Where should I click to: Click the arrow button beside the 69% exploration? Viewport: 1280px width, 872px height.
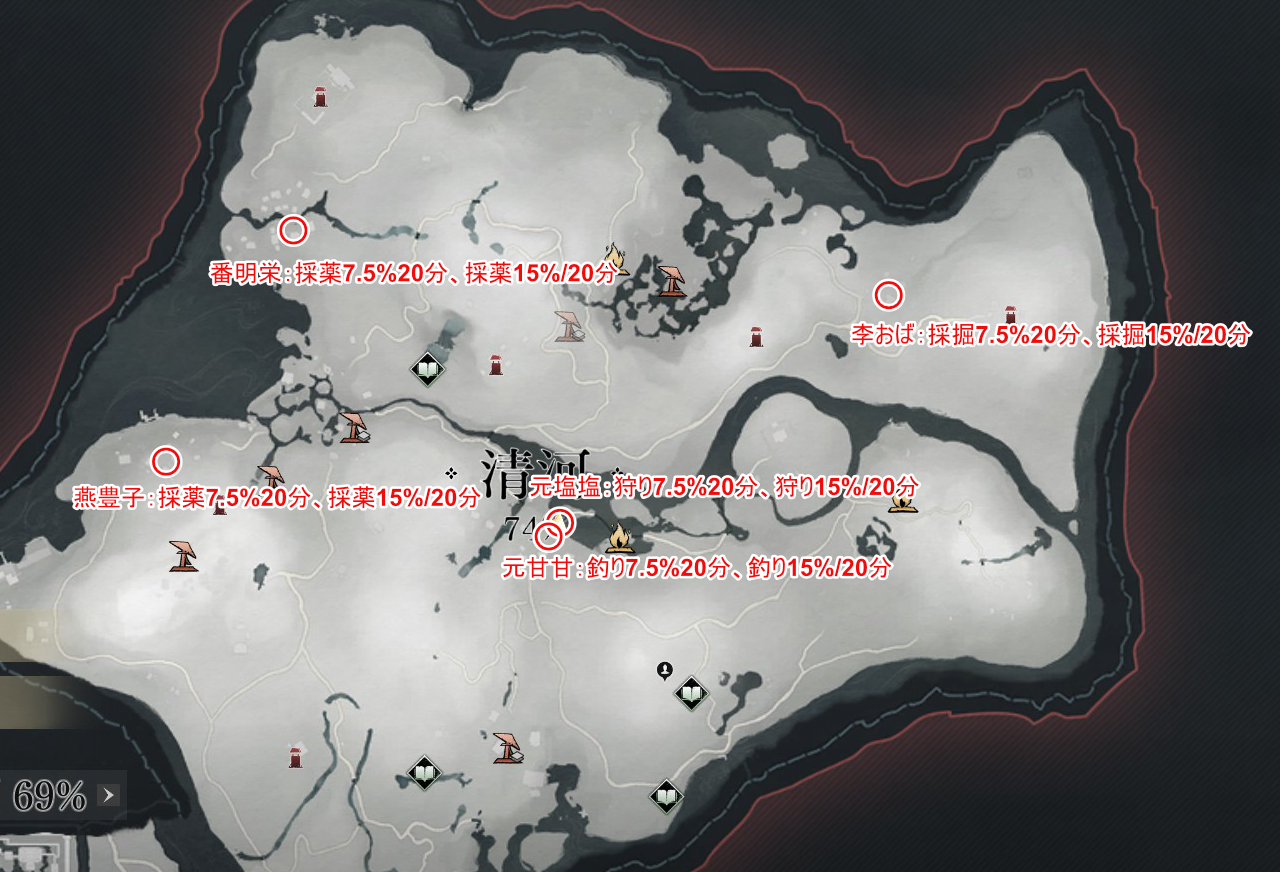click(x=110, y=795)
